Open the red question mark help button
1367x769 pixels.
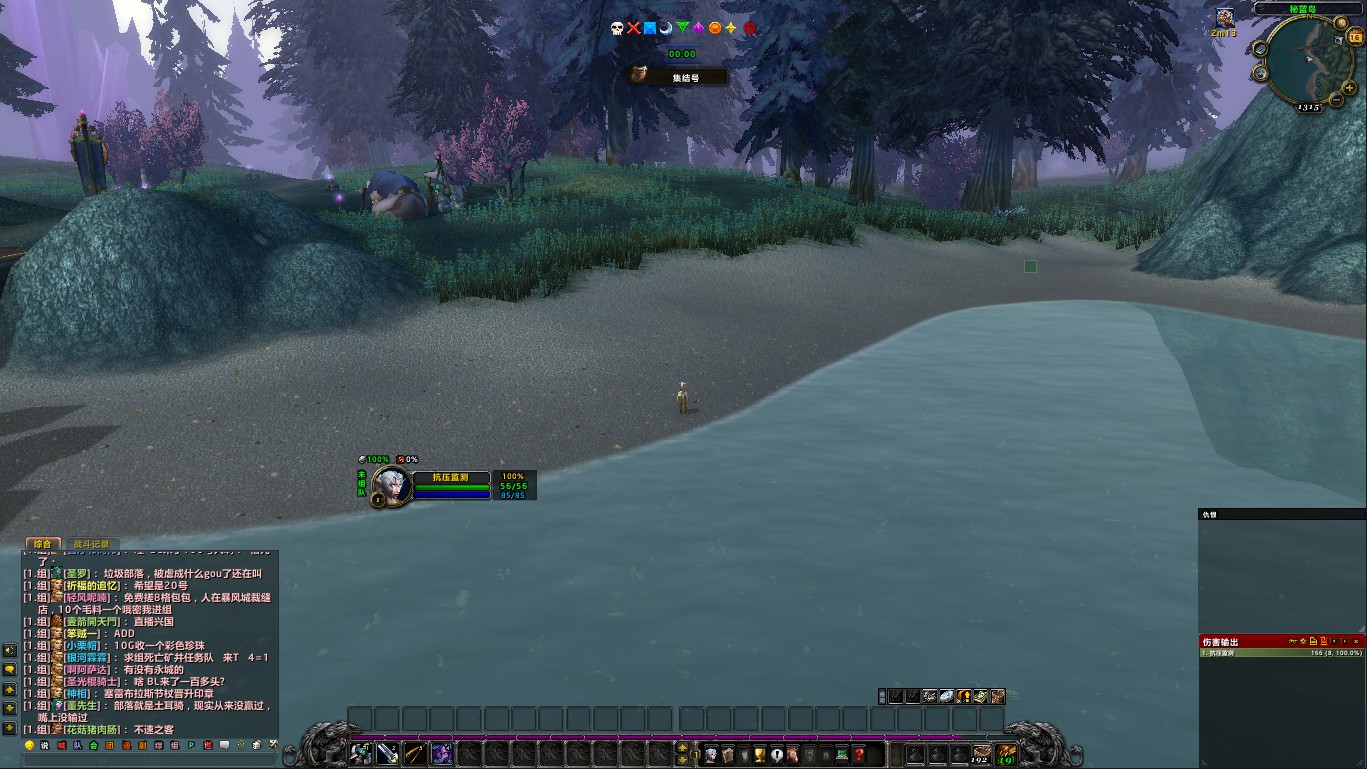point(858,754)
